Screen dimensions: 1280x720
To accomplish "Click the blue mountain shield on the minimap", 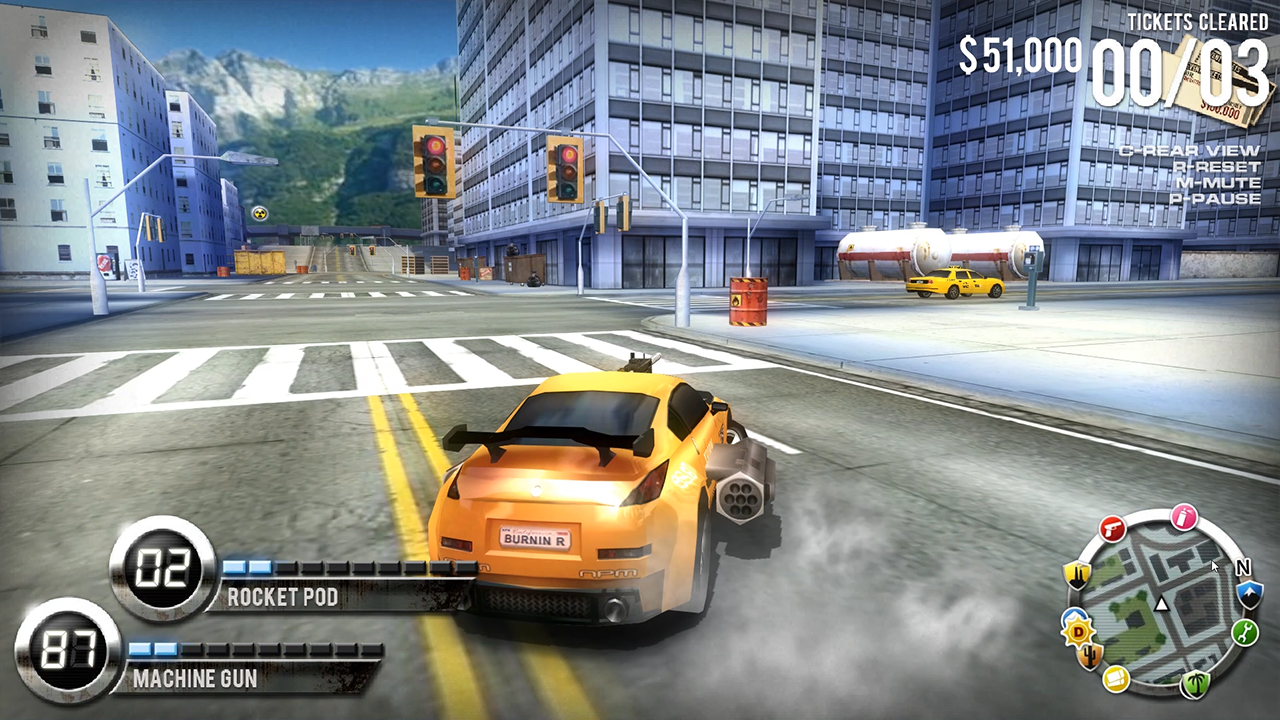I will point(1248,596).
